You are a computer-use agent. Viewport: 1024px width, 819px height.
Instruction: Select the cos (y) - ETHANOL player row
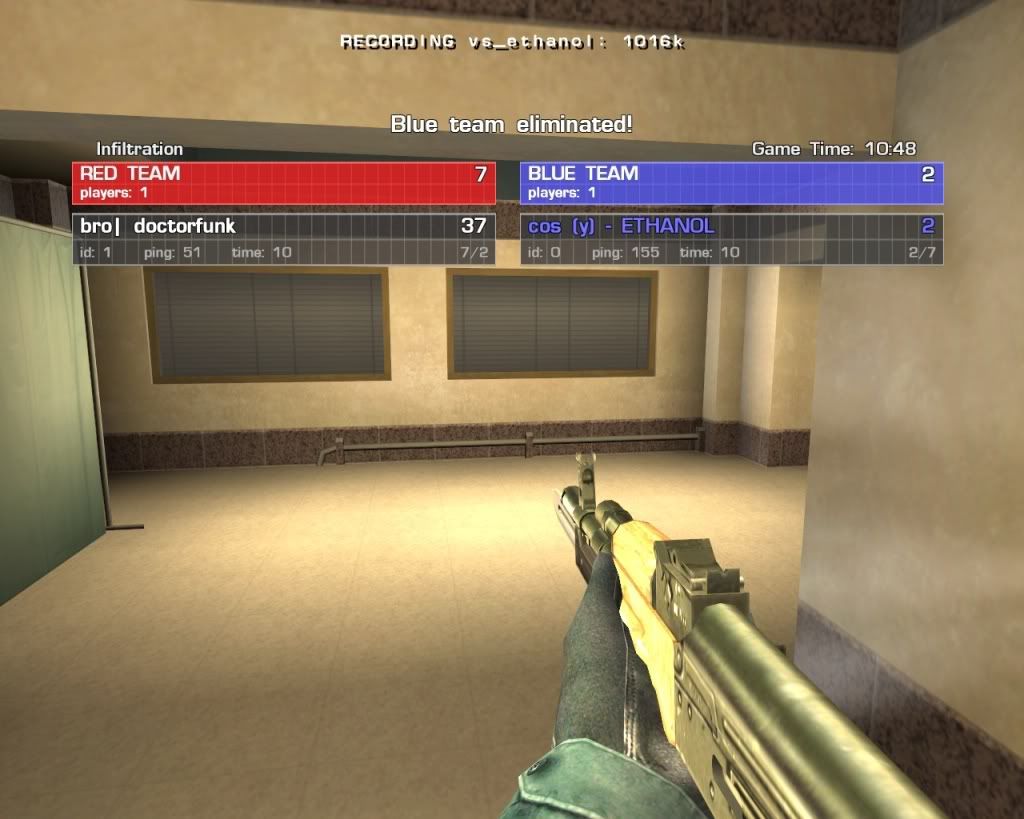pyautogui.click(x=731, y=238)
